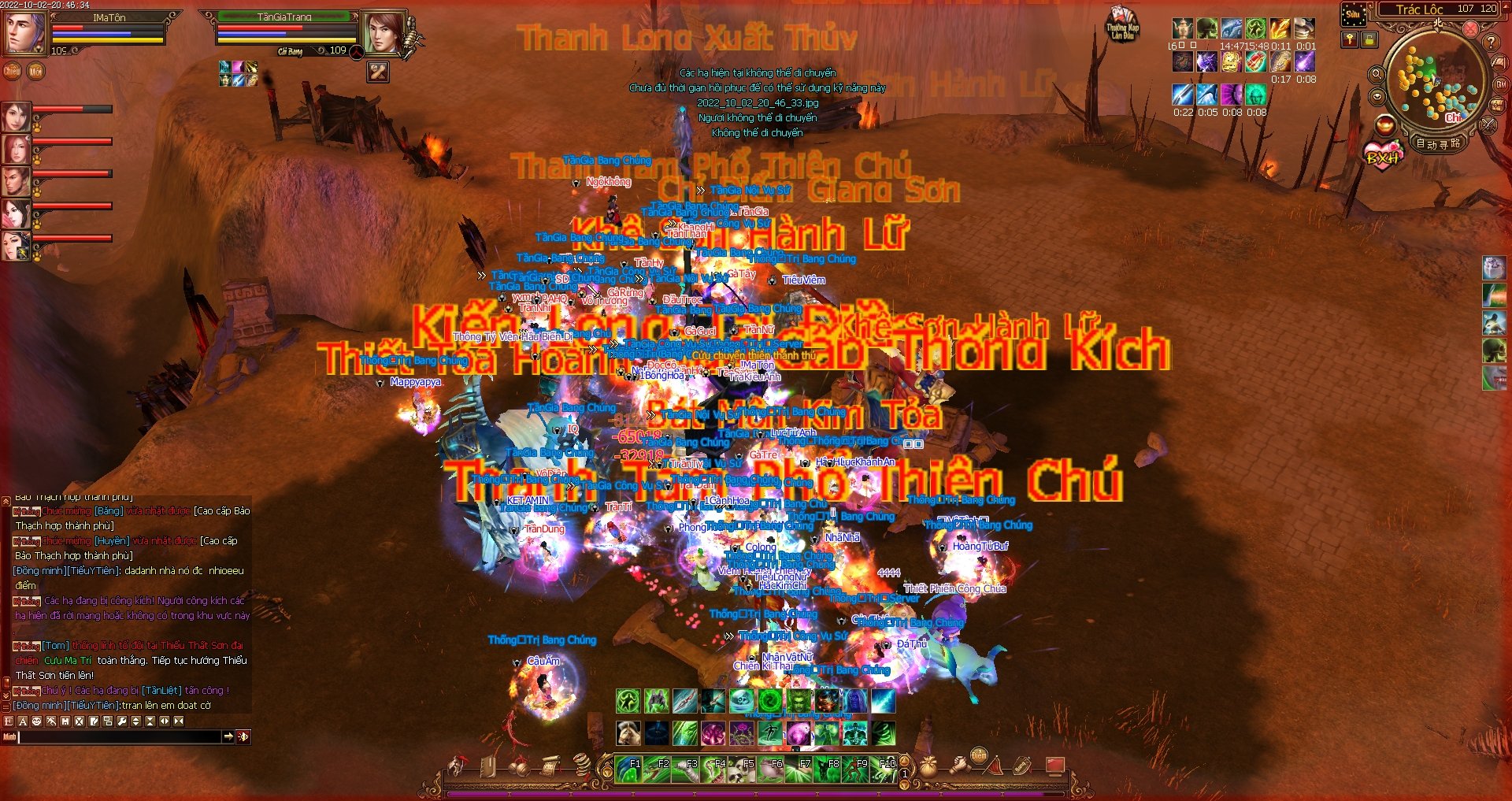Activate the F10 hotbar skill
This screenshot has width=1512, height=801.
884,769
